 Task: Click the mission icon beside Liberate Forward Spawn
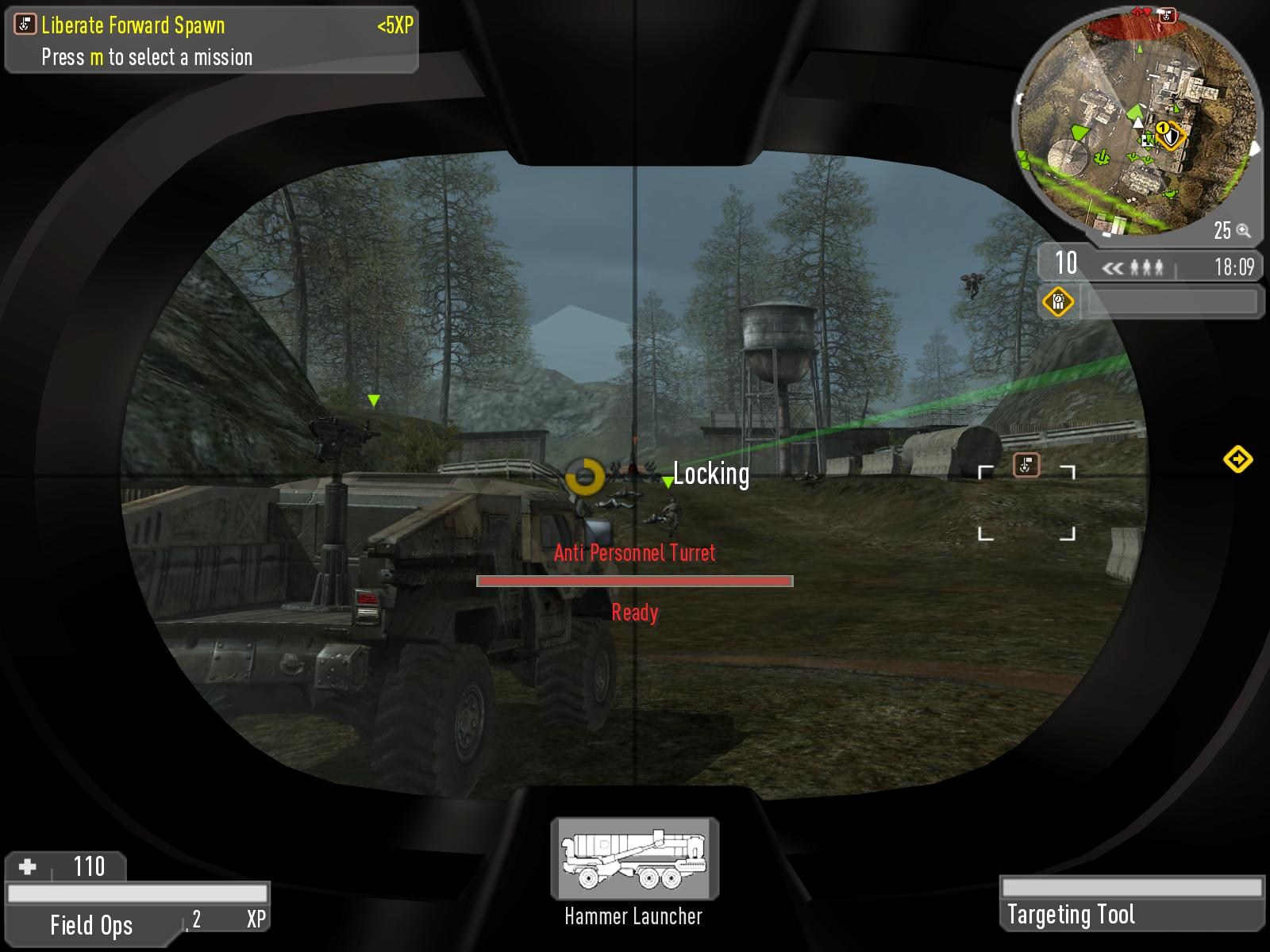click(25, 25)
